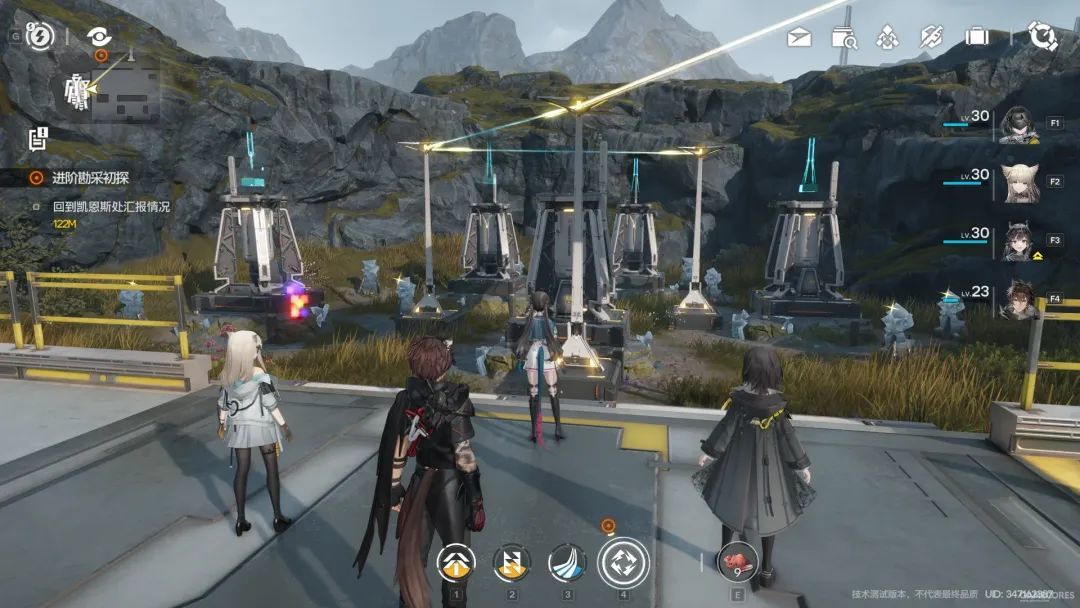Open the mission log document icon
This screenshot has width=1080, height=608.
tap(38, 138)
